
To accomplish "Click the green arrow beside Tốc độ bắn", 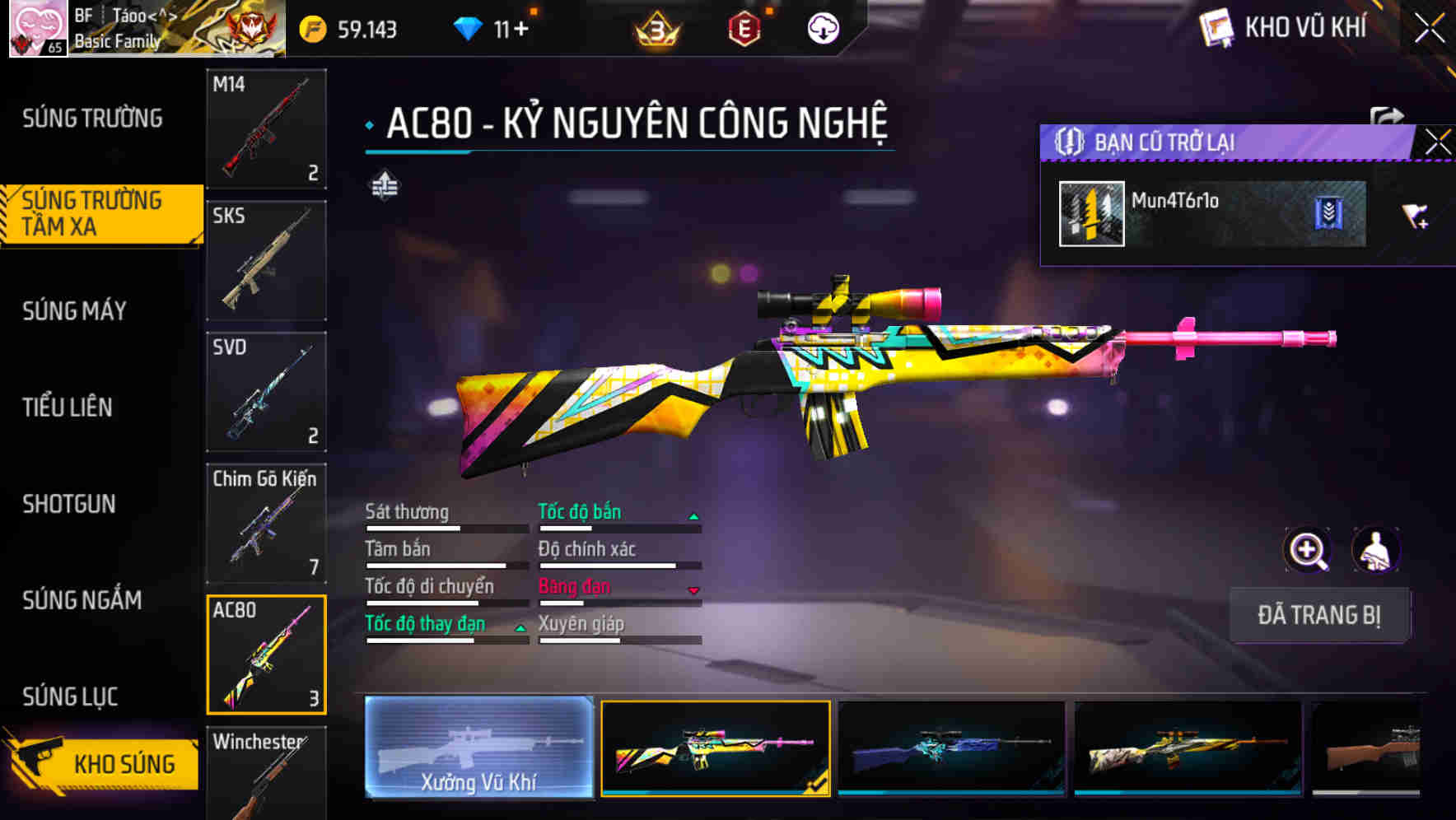I will pyautogui.click(x=694, y=515).
